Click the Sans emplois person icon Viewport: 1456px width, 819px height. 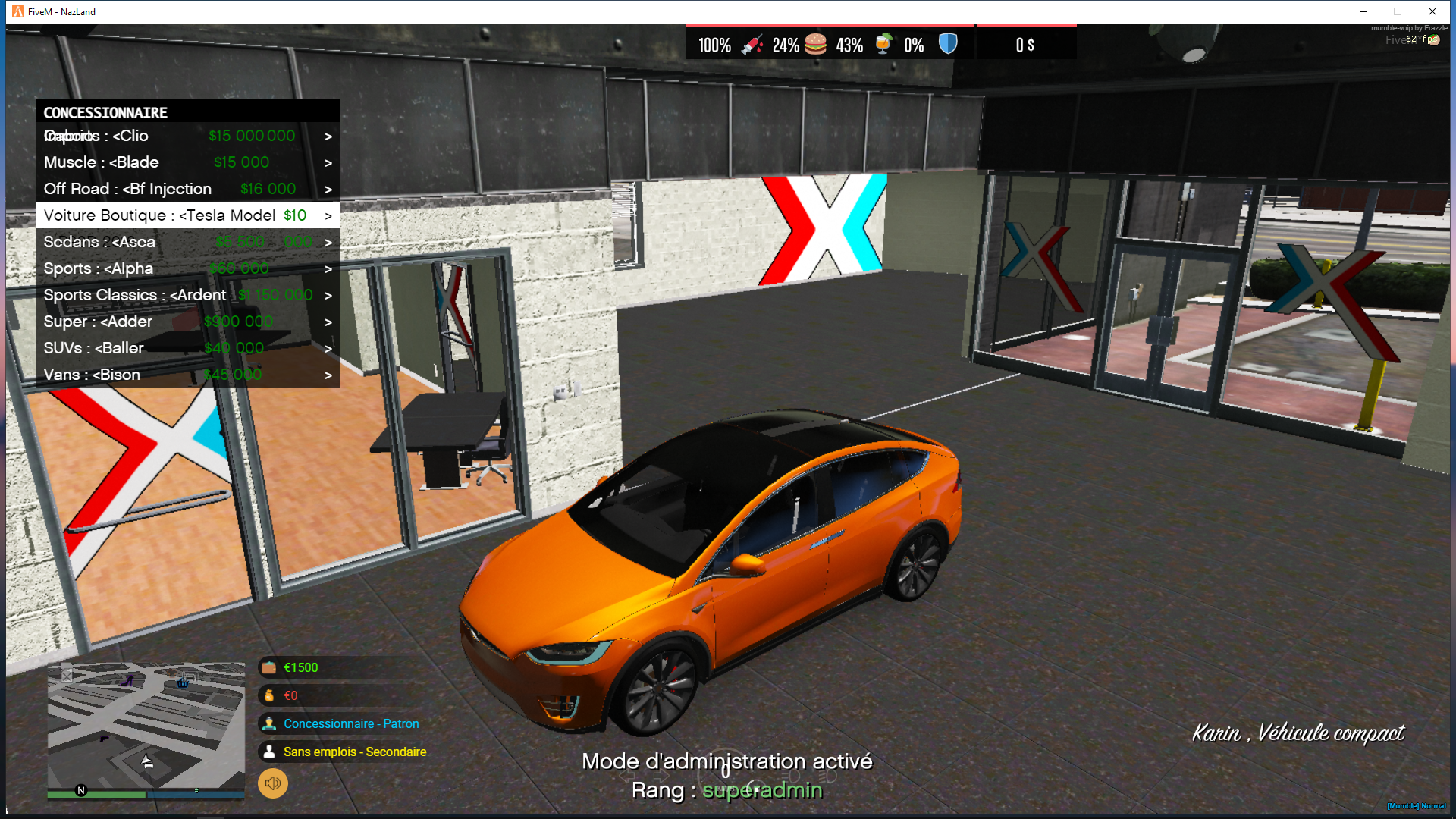(x=269, y=752)
